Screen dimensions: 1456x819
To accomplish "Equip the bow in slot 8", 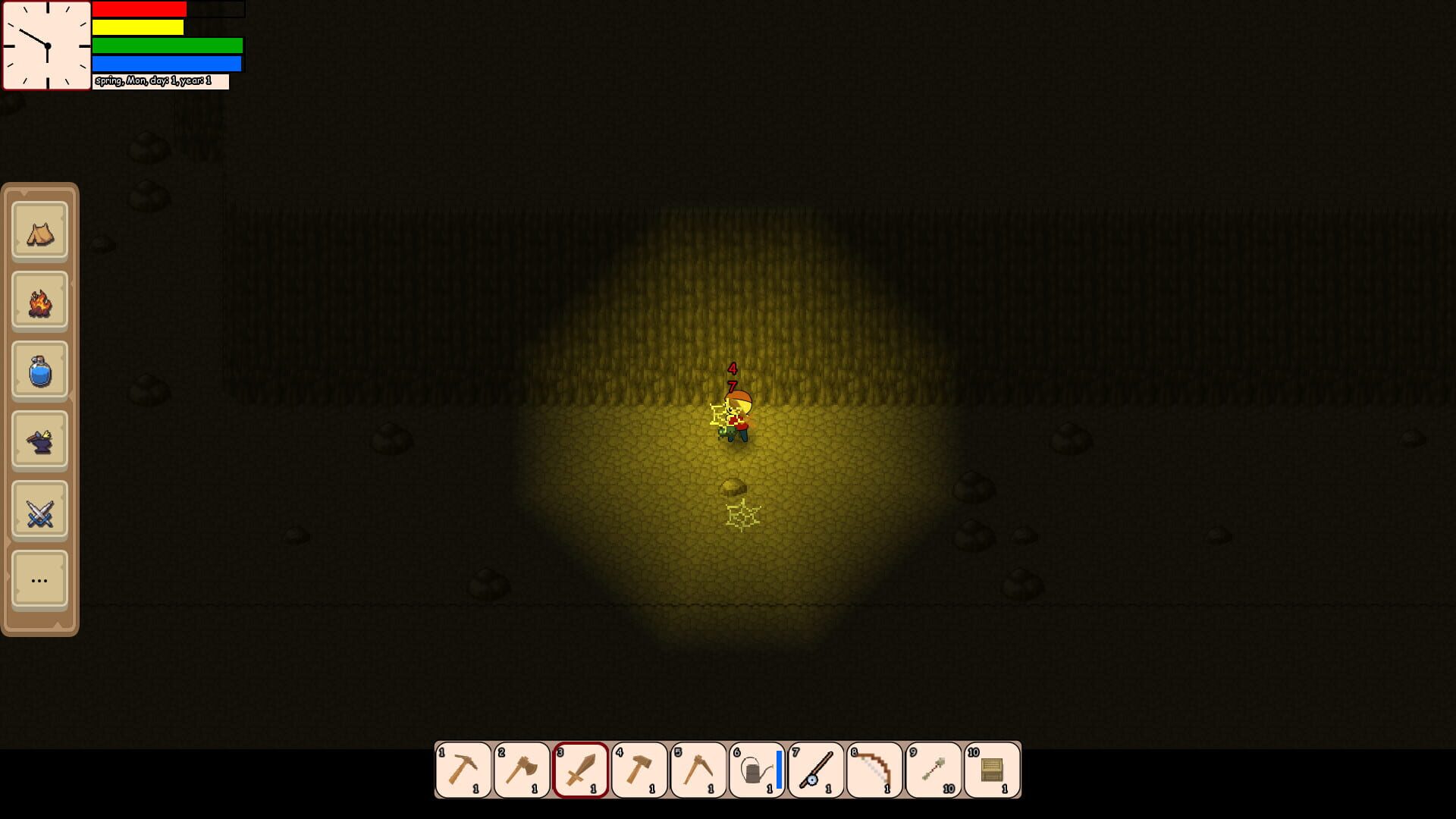I will coord(877,770).
